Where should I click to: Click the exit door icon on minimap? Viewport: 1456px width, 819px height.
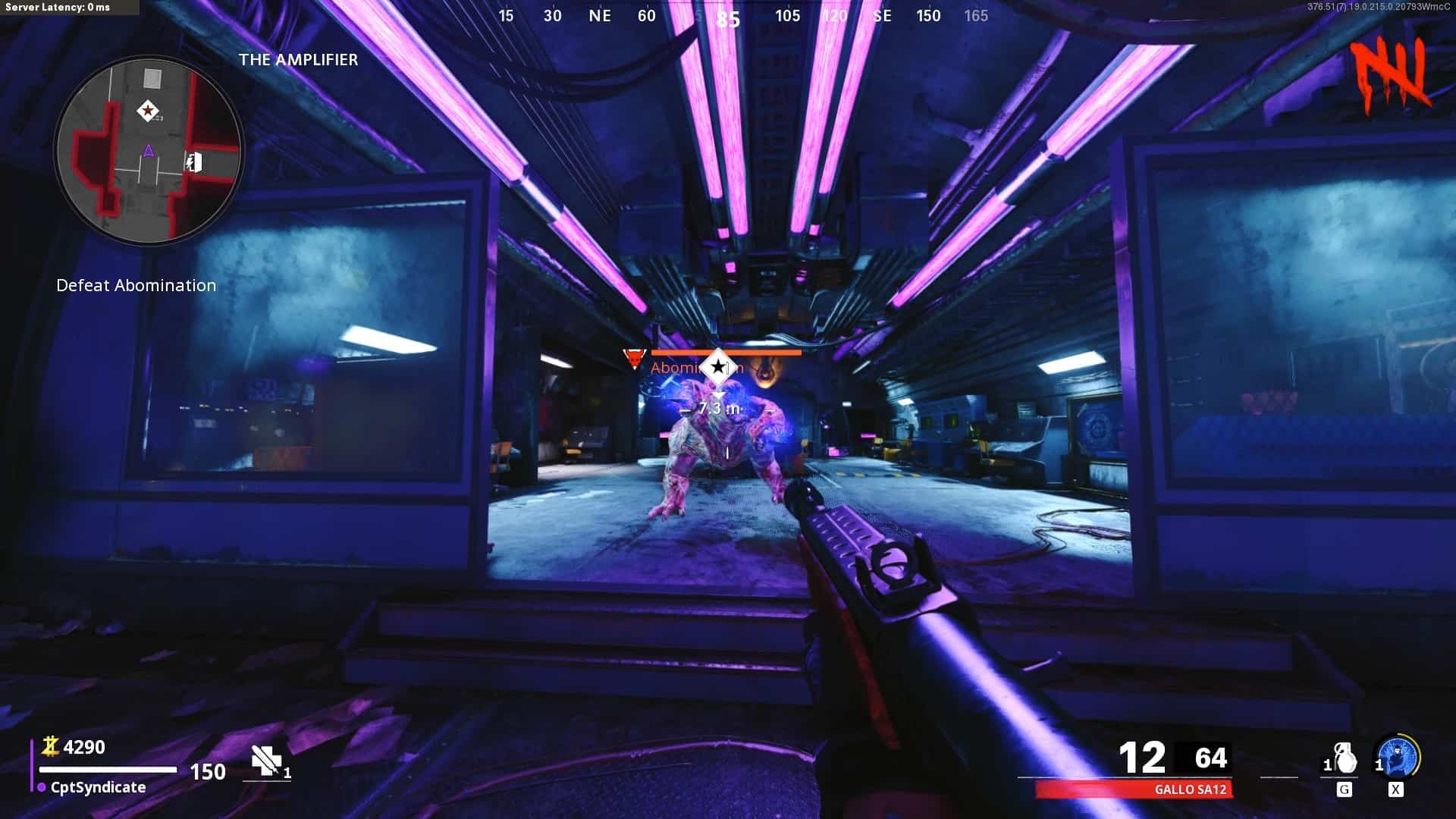[194, 162]
